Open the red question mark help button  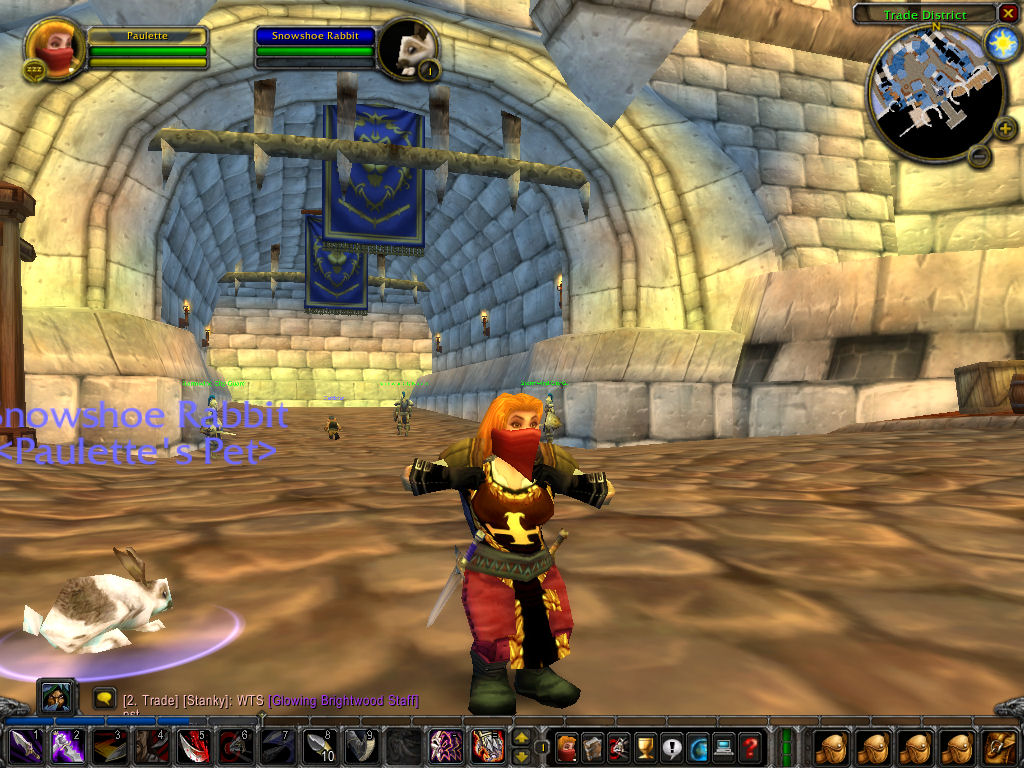[749, 746]
